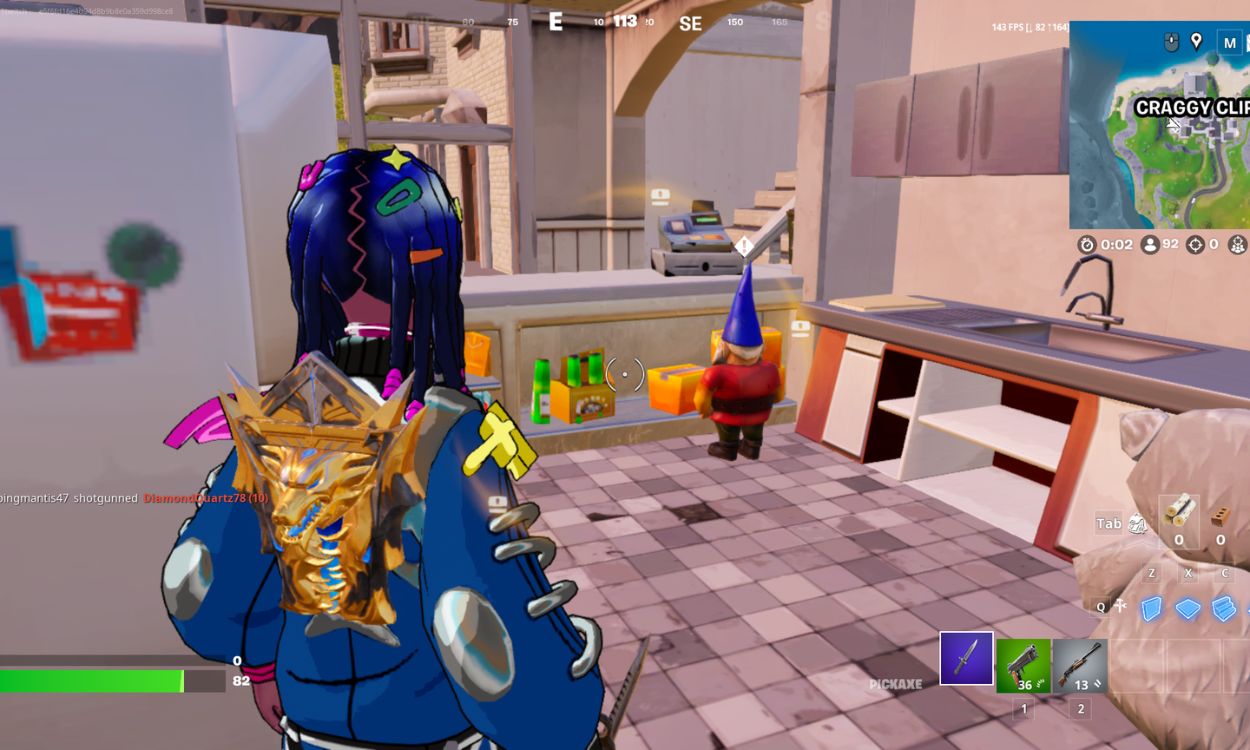Select the brick building material
The height and width of the screenshot is (750, 1250).
1219,515
